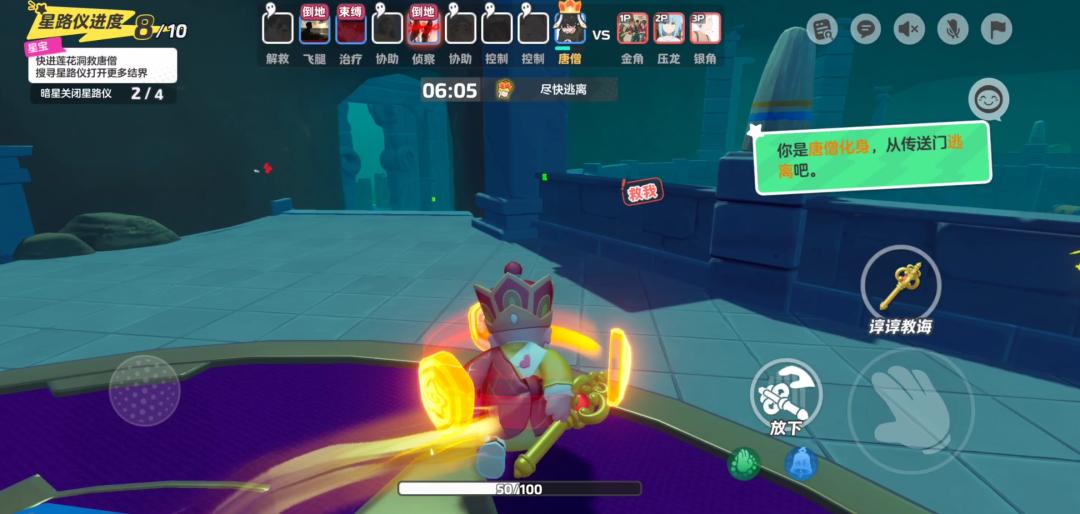Select the 1P 金角 enemy portrait
The image size is (1080, 514).
point(632,28)
